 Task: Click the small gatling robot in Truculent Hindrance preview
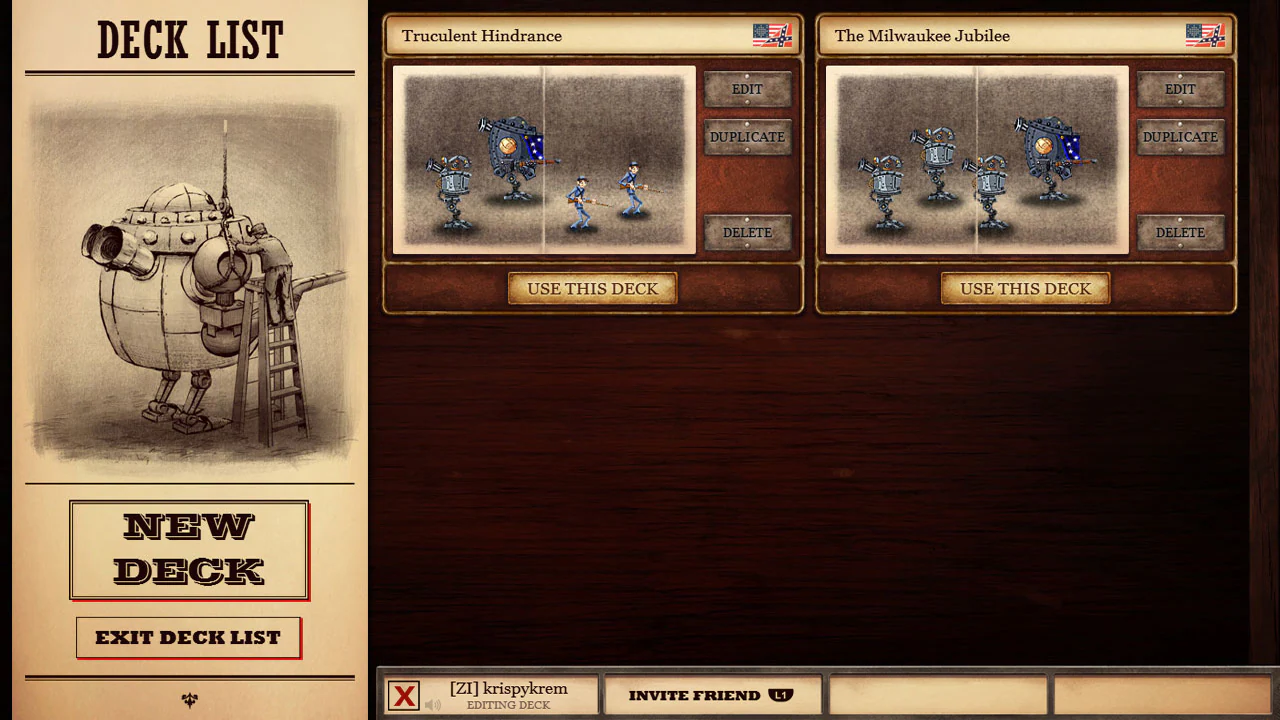pyautogui.click(x=452, y=185)
